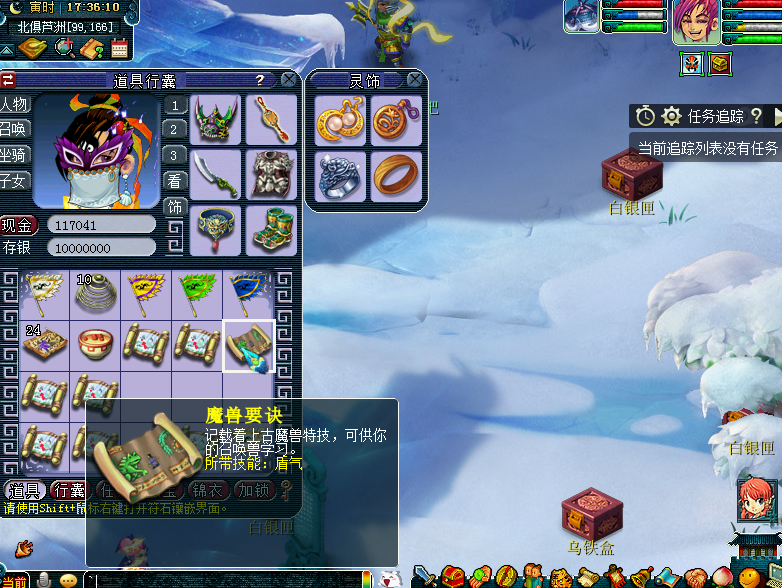782x588 pixels.
Task: Switch to the 人物 character tab
Action: (x=15, y=105)
